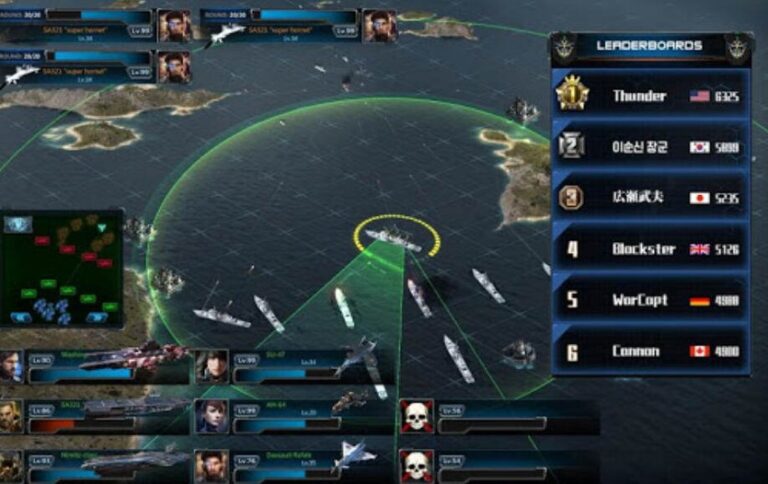Select the Lv 99 attack helicopter unit card
This screenshot has height=484, width=768.
point(290,415)
